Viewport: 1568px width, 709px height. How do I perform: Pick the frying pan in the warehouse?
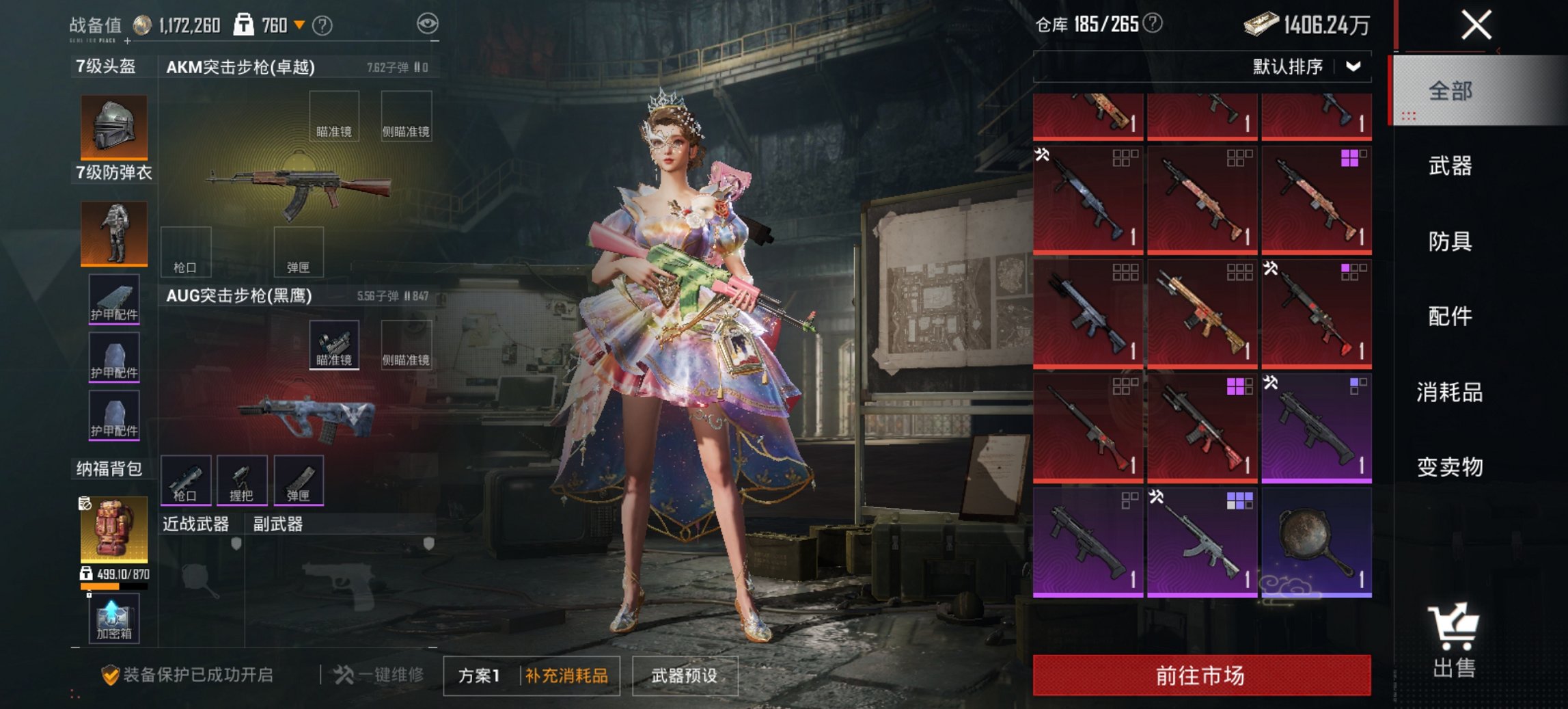tap(1316, 541)
